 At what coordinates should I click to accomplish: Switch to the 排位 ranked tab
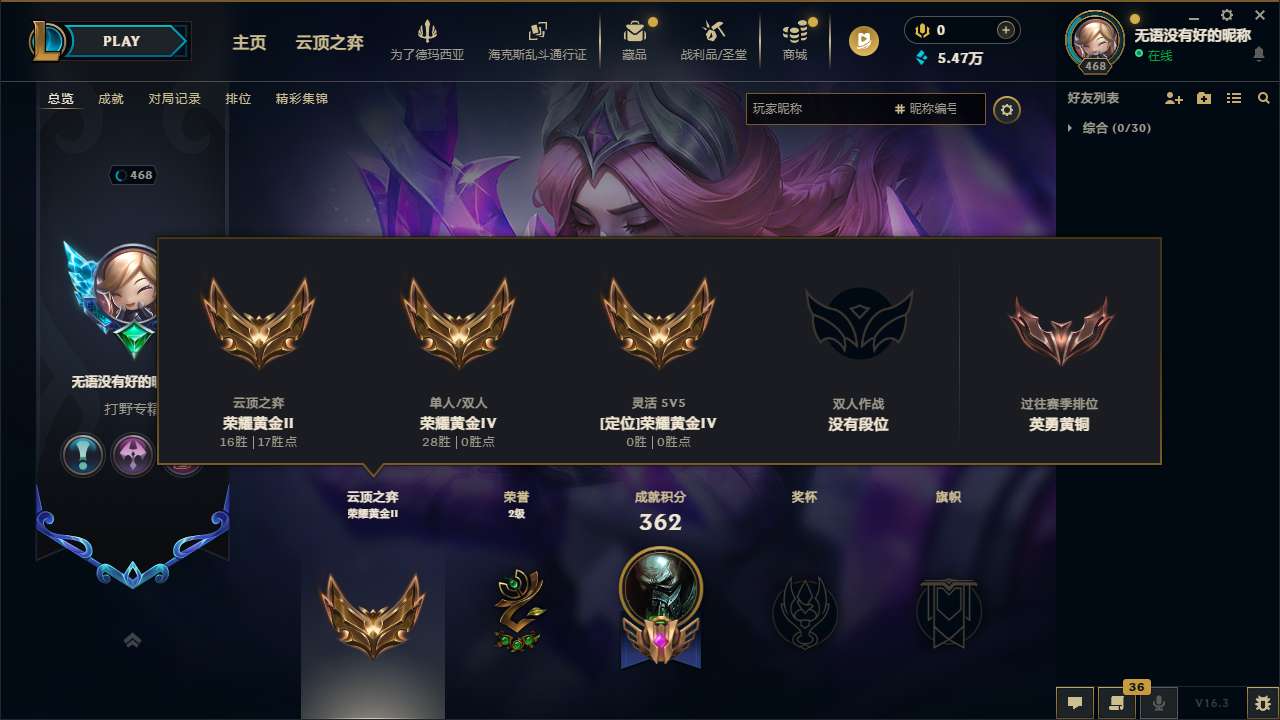238,99
